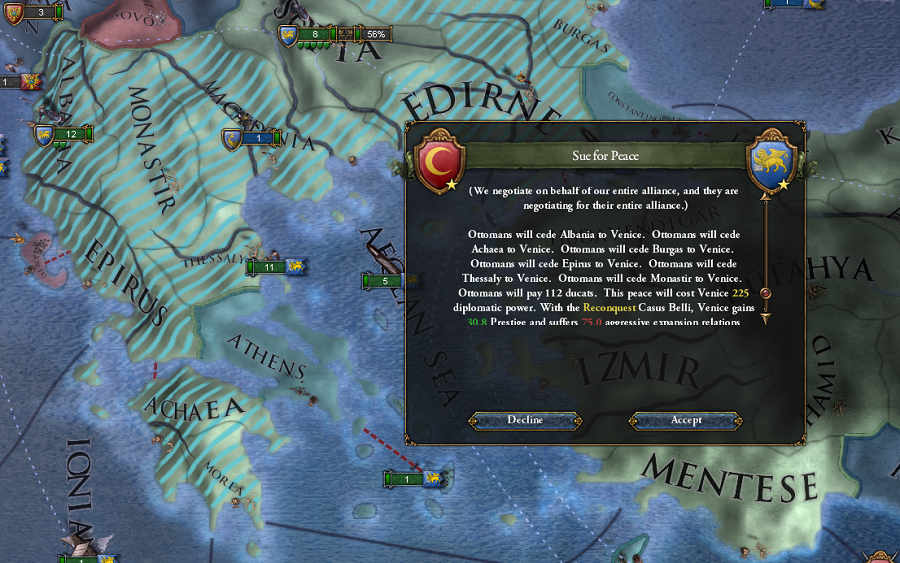The height and width of the screenshot is (563, 900).
Task: Click the scrollbar's down arrow
Action: (765, 318)
